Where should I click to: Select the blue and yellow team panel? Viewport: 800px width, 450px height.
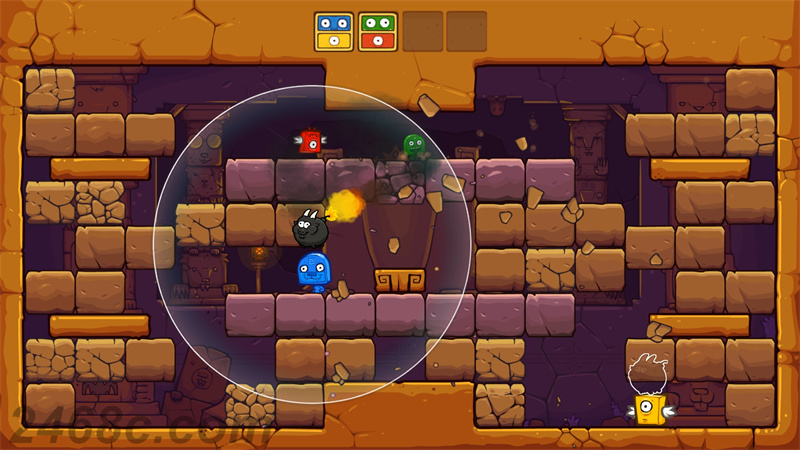click(x=333, y=31)
